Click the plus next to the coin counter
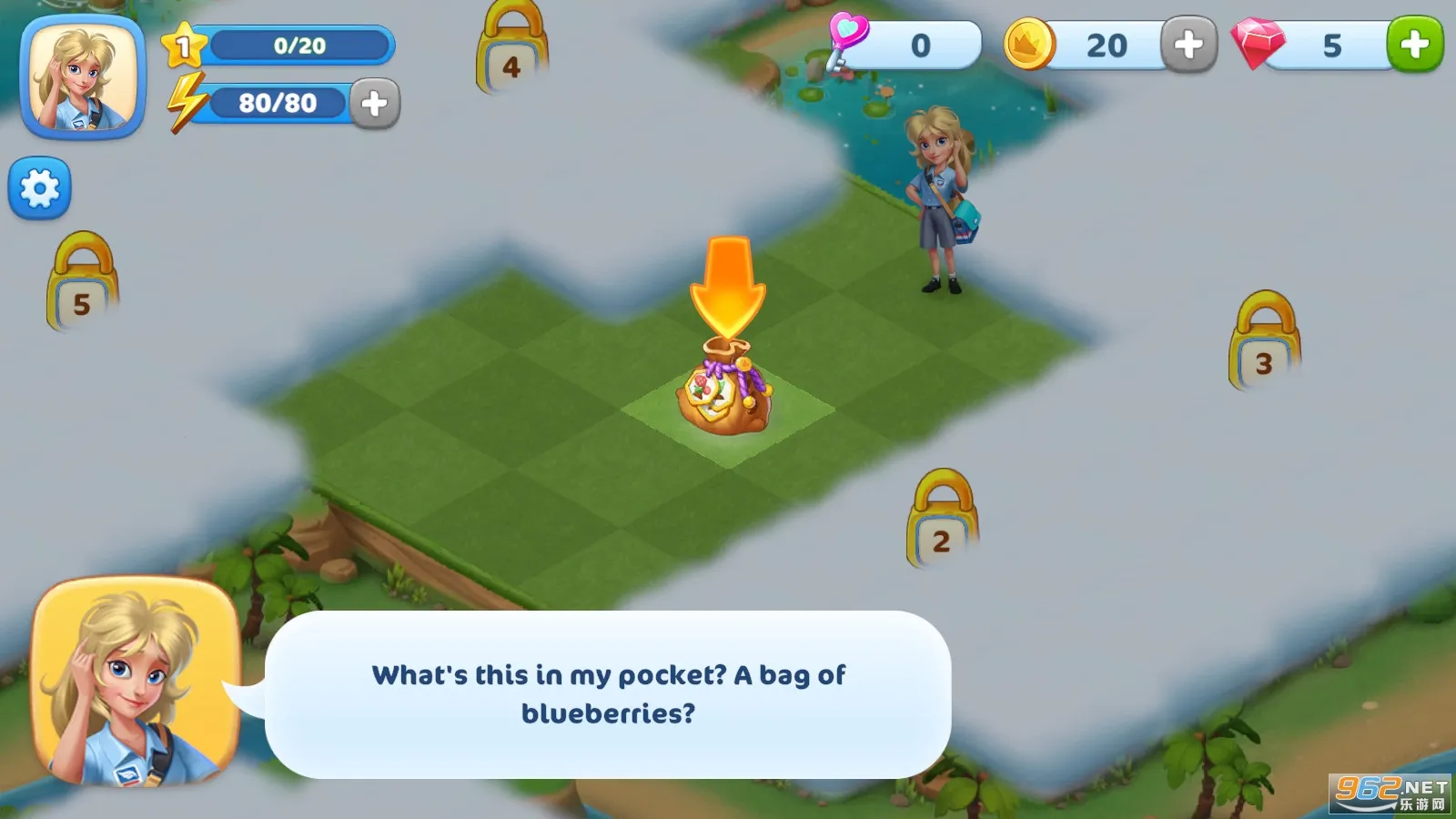Screen dimensions: 1456x819 click(x=1189, y=45)
